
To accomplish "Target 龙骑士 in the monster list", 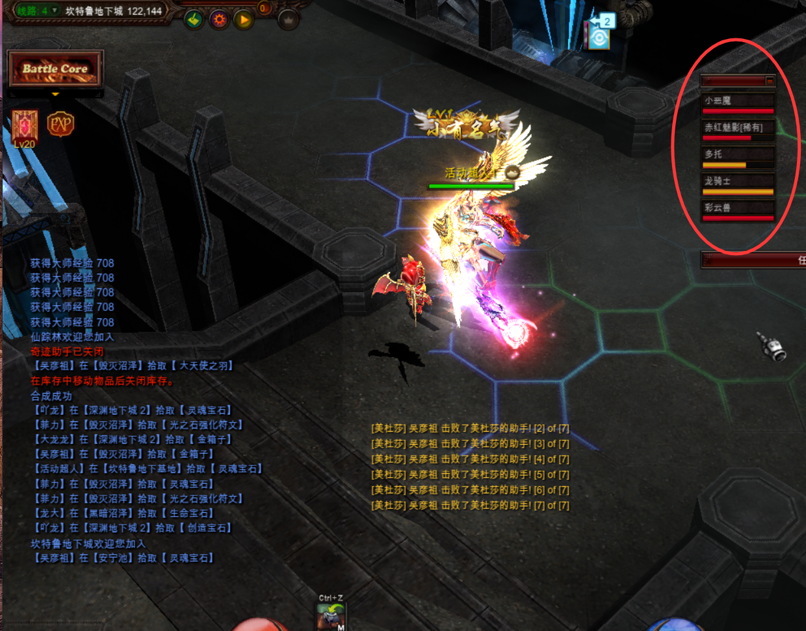I will point(738,184).
